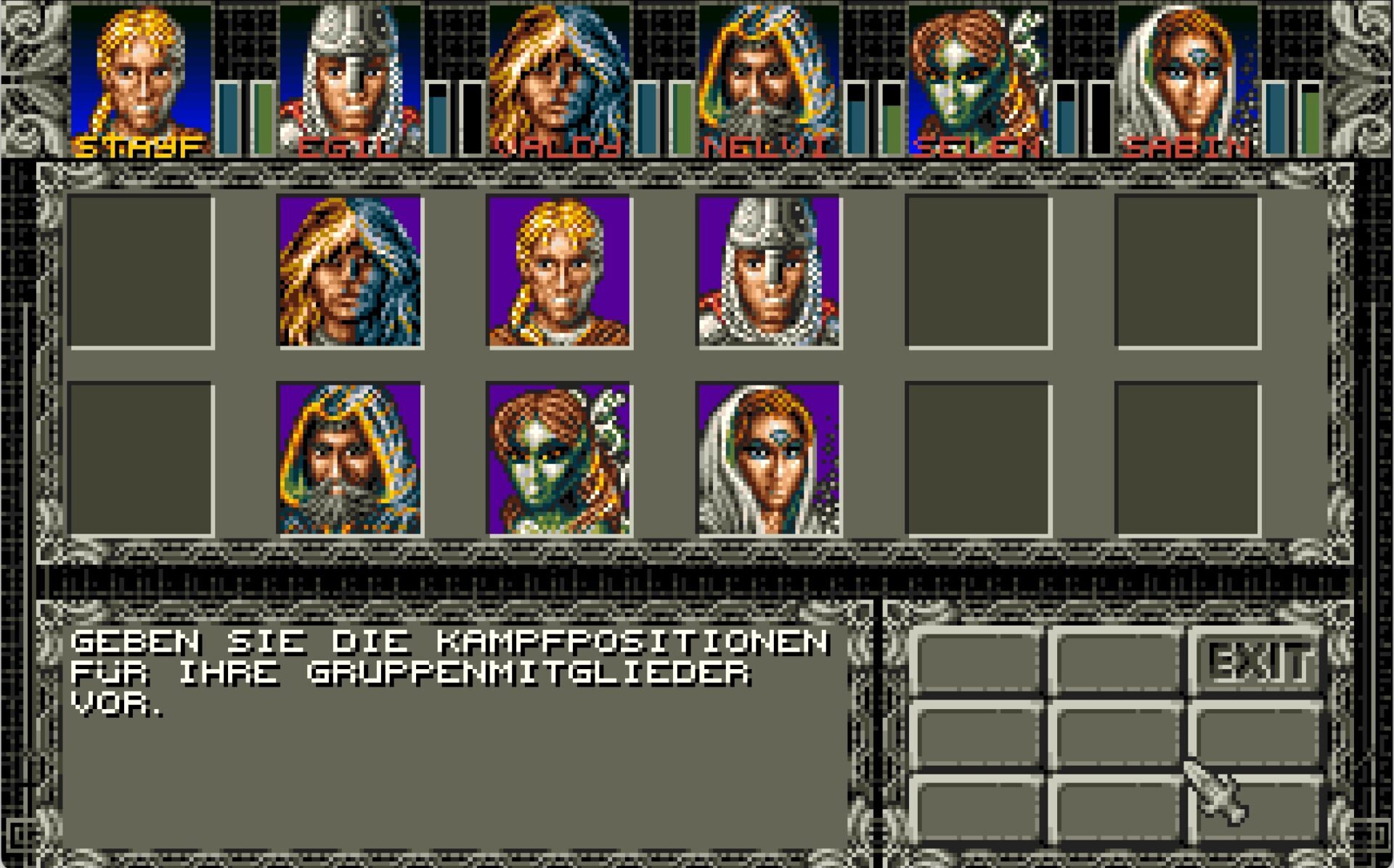Pick the blonde braided fighter in the battle grid

tap(559, 271)
